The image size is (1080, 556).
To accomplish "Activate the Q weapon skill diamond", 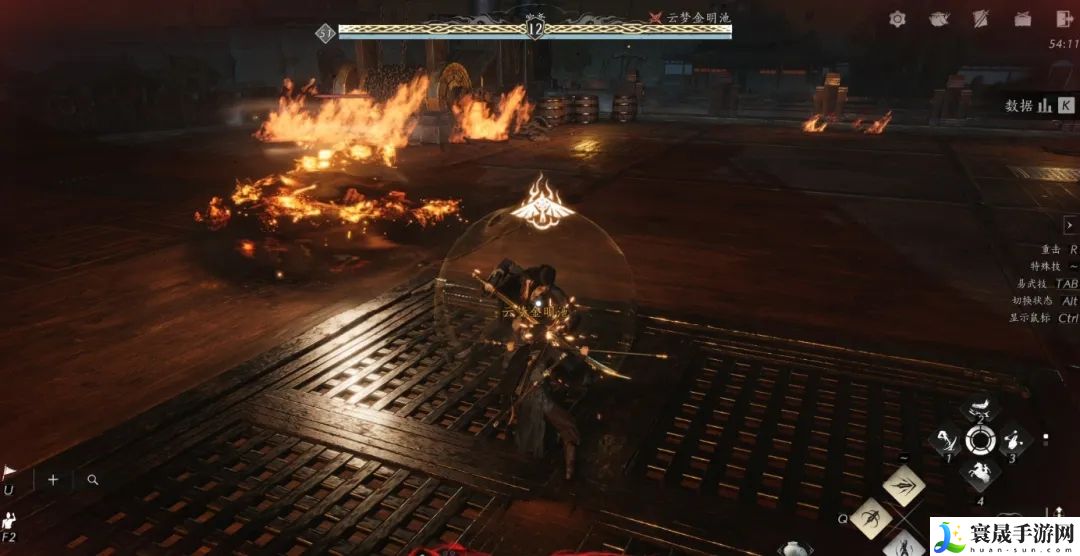I will (870, 518).
